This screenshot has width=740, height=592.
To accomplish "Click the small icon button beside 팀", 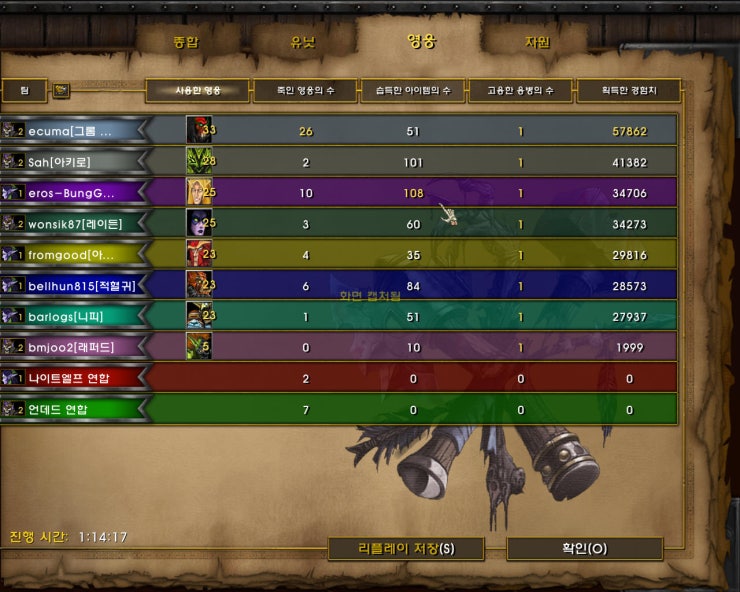I will [61, 91].
